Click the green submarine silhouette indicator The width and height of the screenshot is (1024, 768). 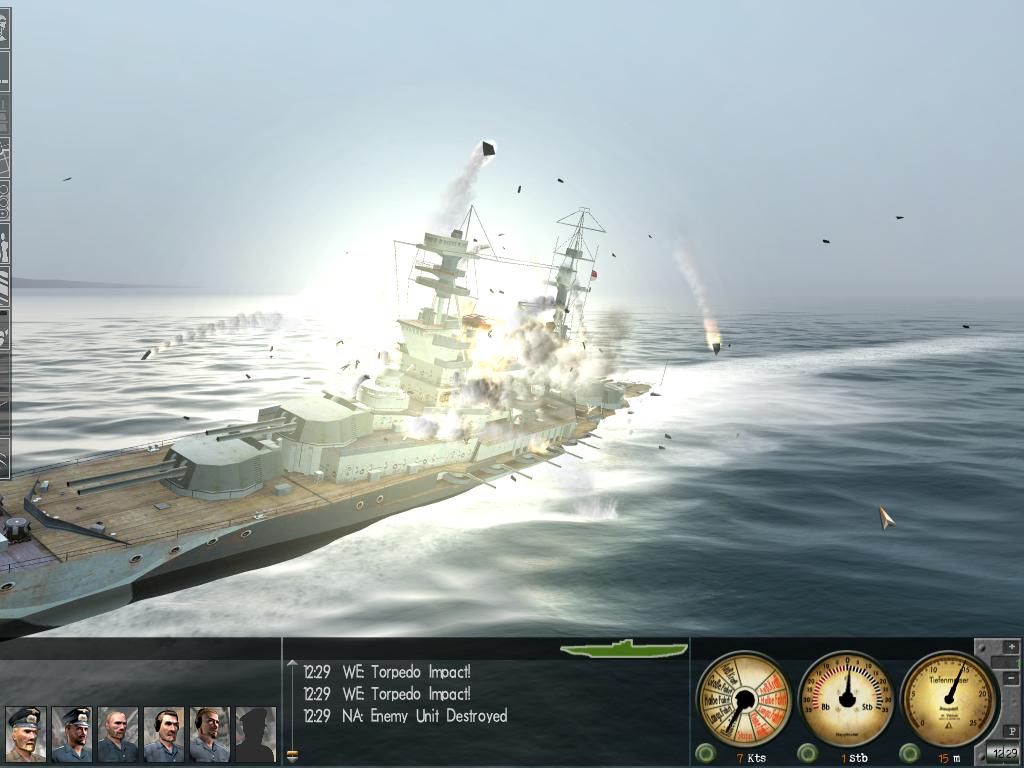pyautogui.click(x=623, y=649)
